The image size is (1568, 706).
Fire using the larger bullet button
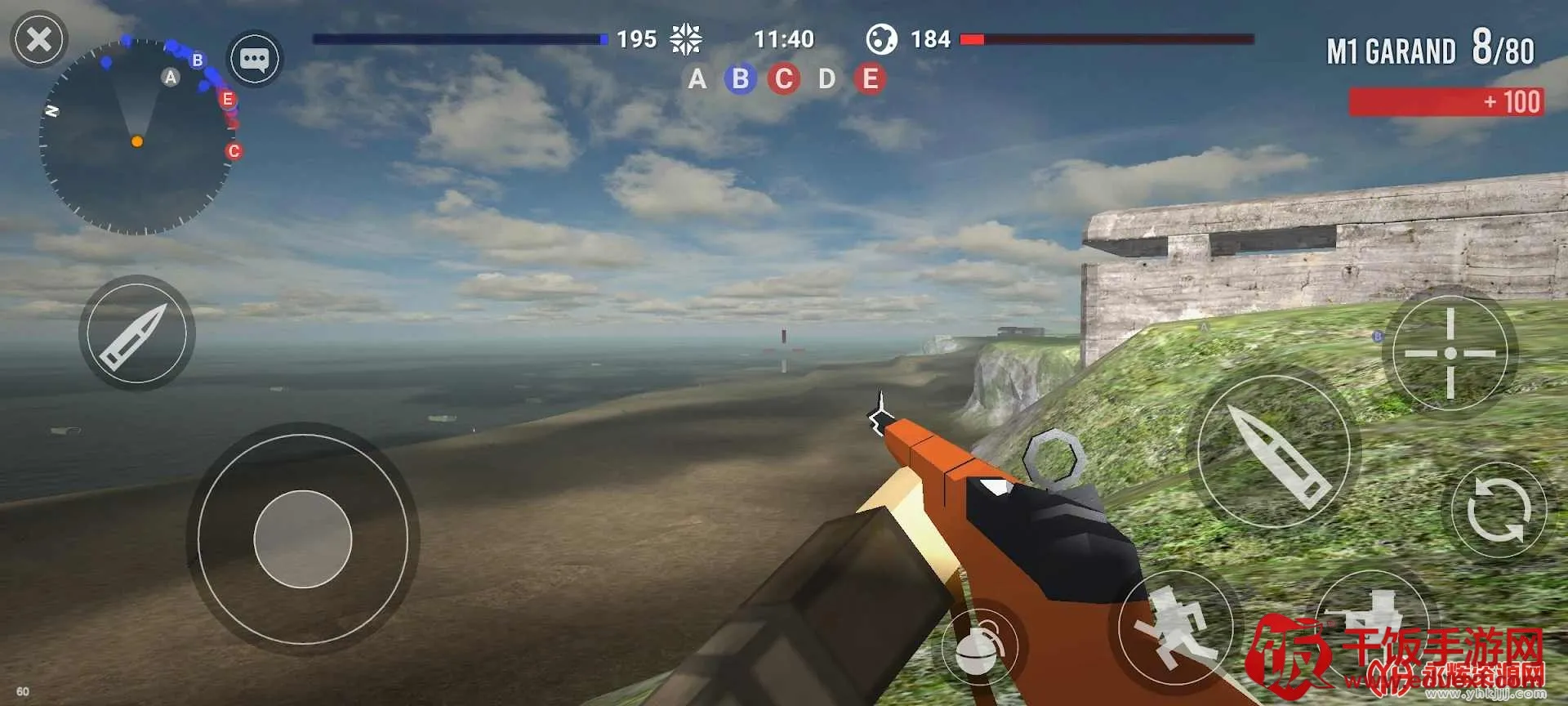1273,451
